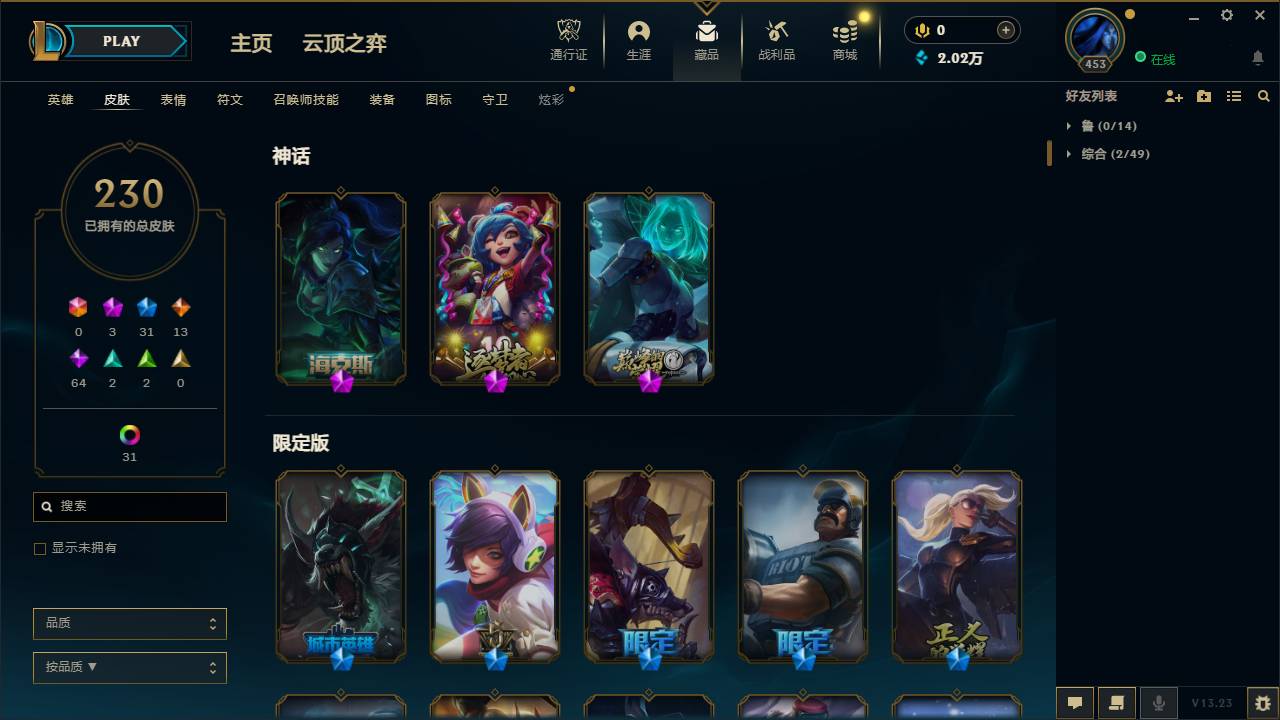Image resolution: width=1280 pixels, height=720 pixels.
Task: Click the add-friend icon in friend list
Action: tap(1172, 96)
